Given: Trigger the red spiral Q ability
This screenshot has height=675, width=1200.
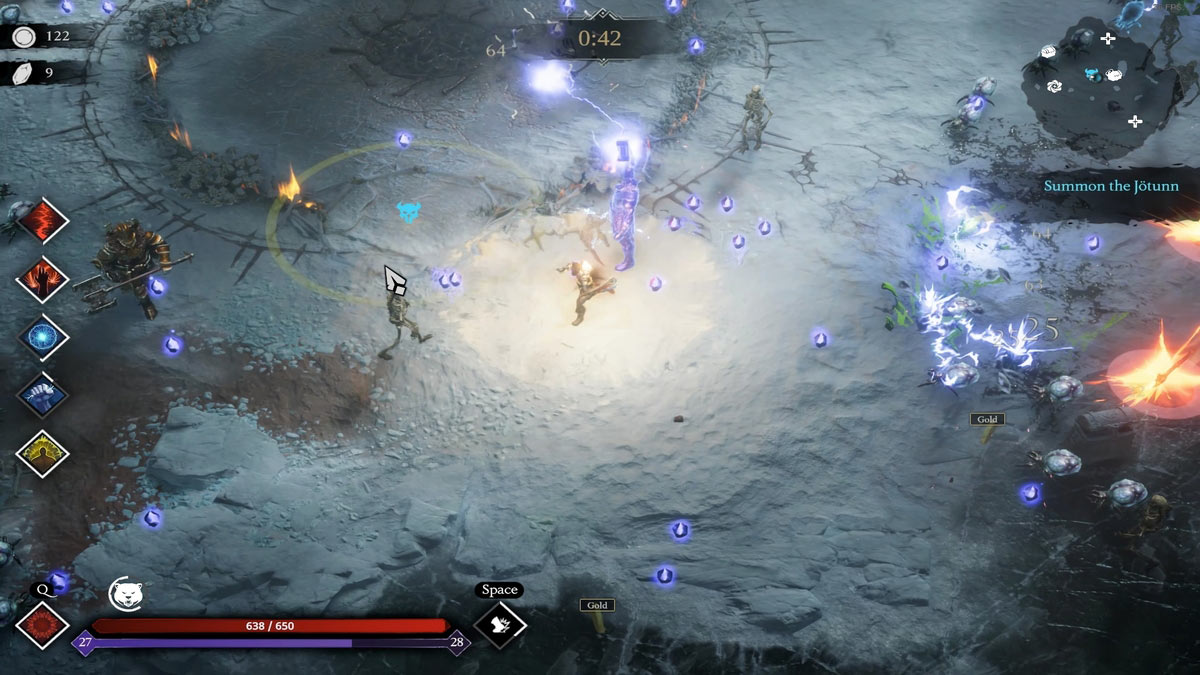Looking at the screenshot, I should [x=42, y=625].
